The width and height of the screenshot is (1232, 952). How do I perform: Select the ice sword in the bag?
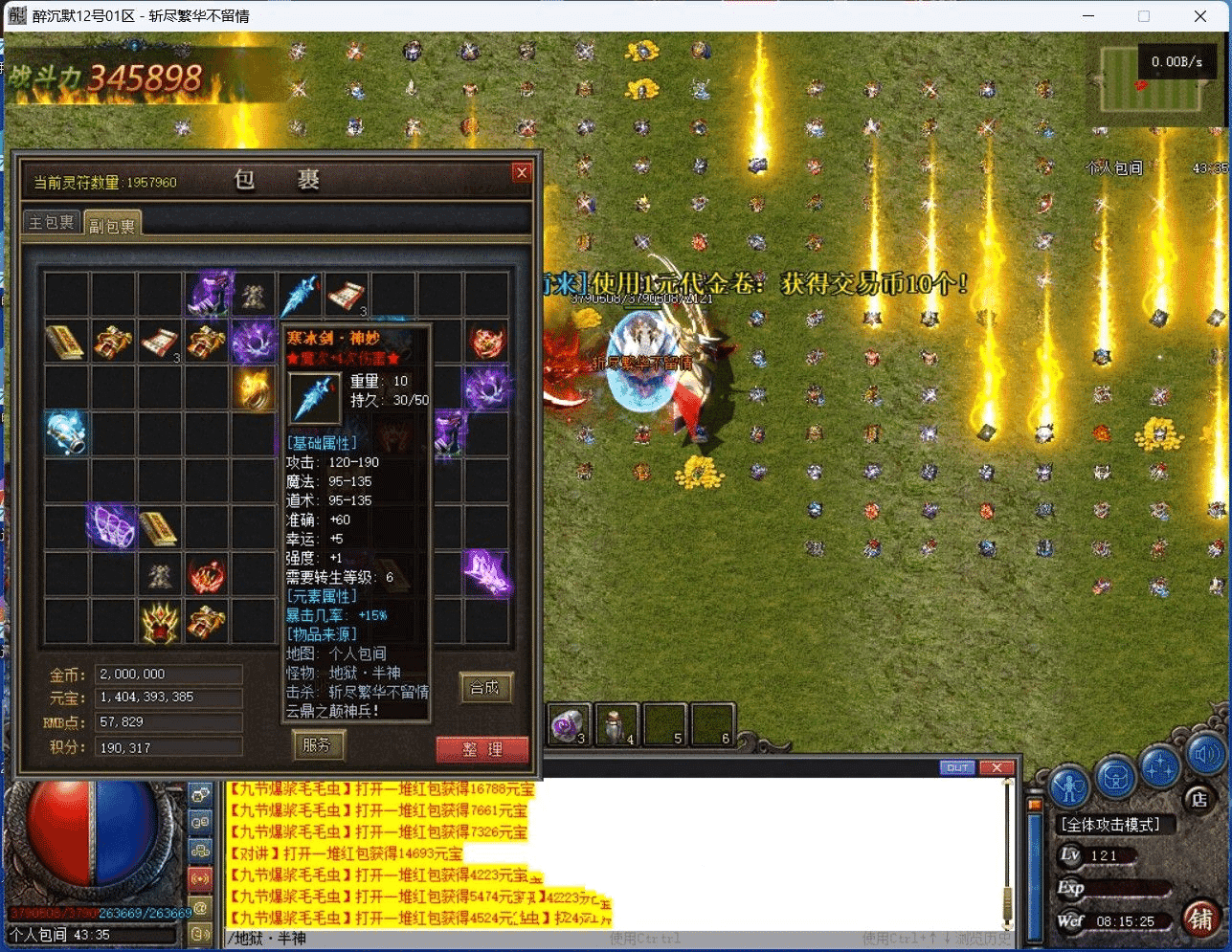[x=301, y=295]
